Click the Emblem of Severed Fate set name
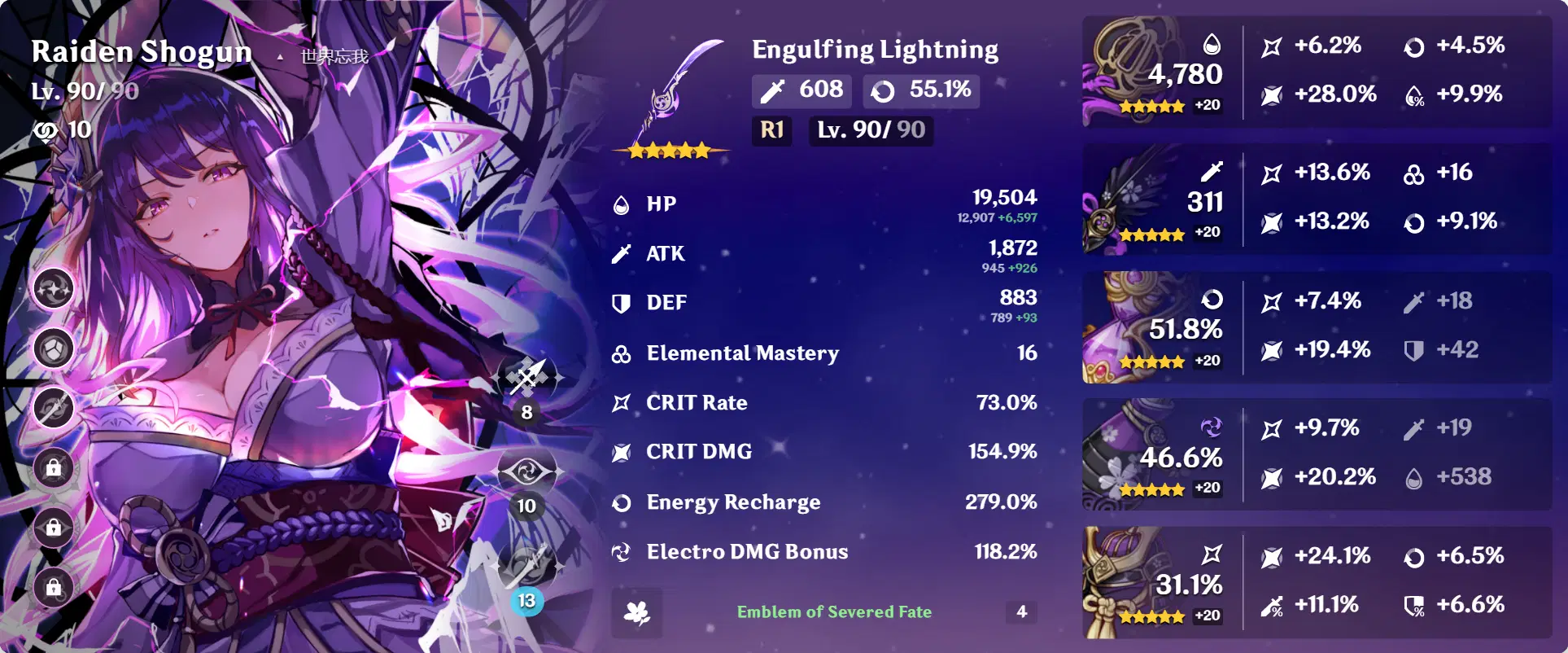 coord(835,612)
